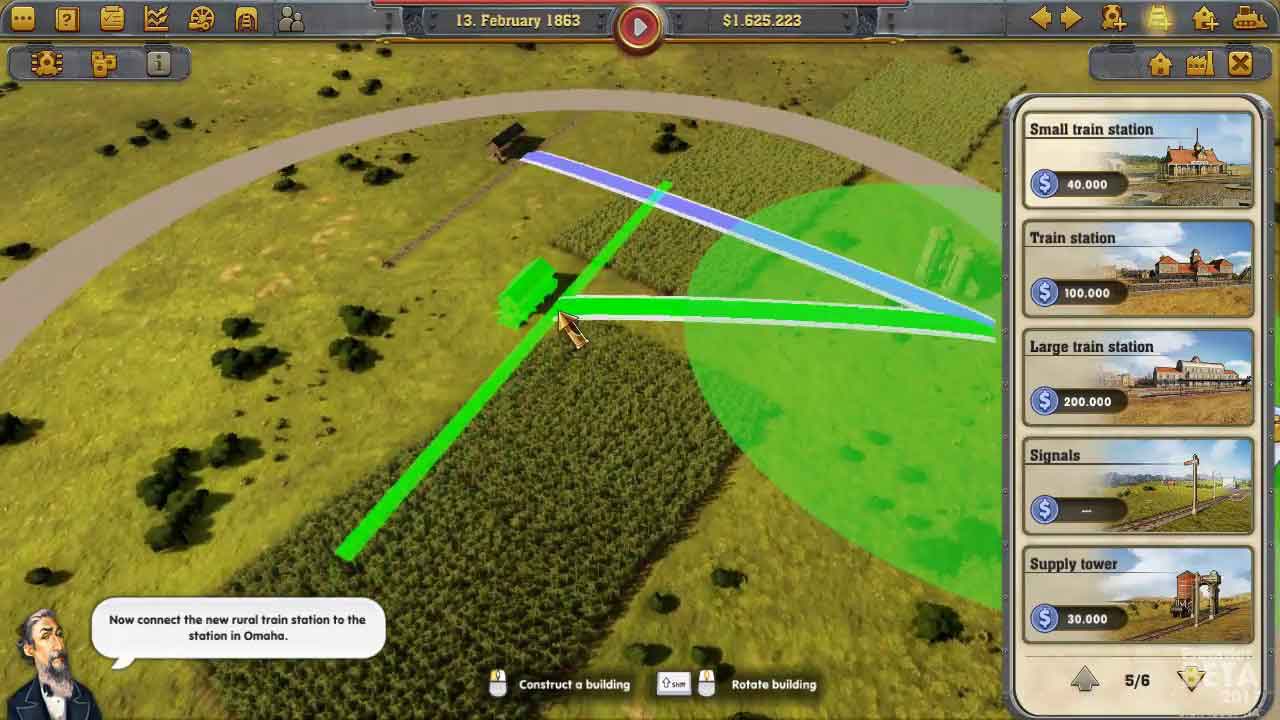Viewport: 1280px width, 720px height.
Task: Choose the Supply tower building
Action: tap(1138, 596)
